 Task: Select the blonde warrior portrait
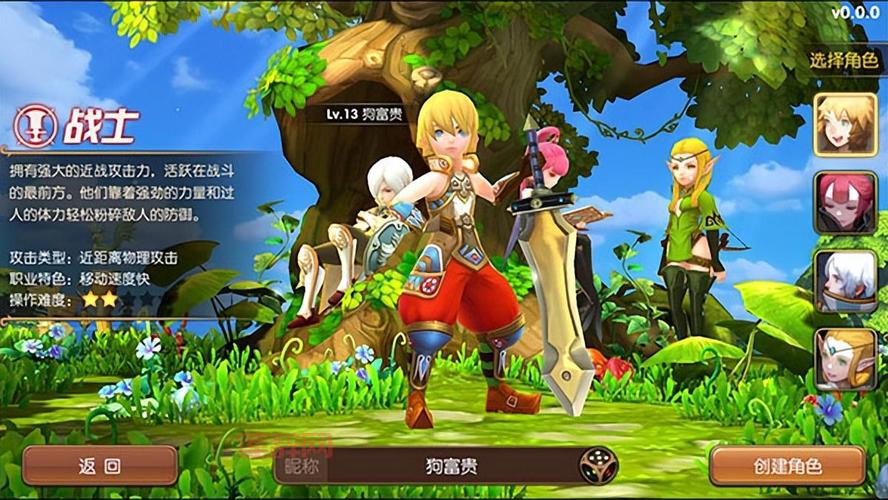845,125
